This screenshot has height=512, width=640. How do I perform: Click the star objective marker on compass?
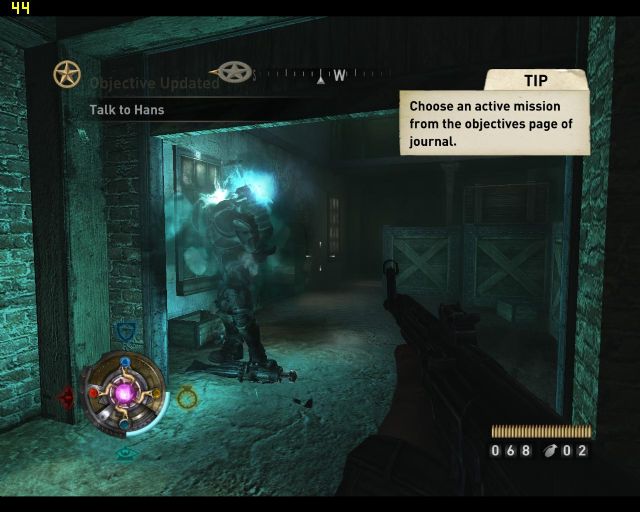[234, 72]
